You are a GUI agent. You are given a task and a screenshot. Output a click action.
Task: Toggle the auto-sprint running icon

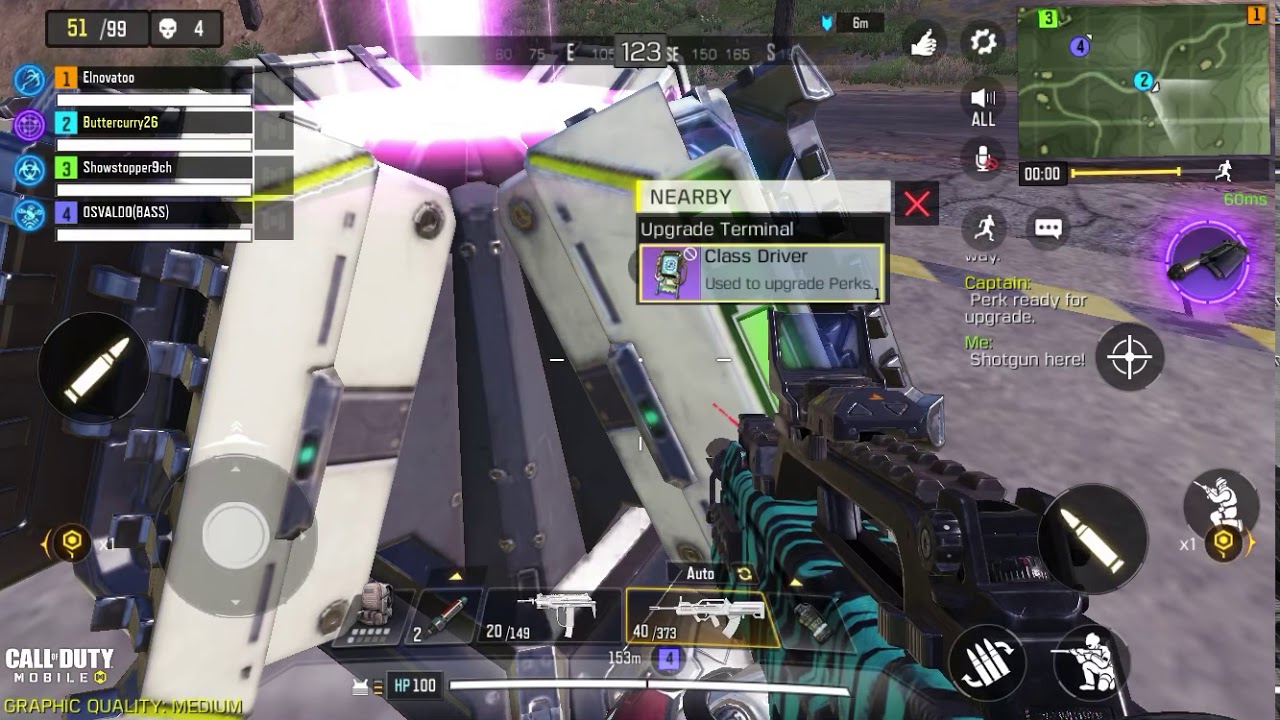985,229
